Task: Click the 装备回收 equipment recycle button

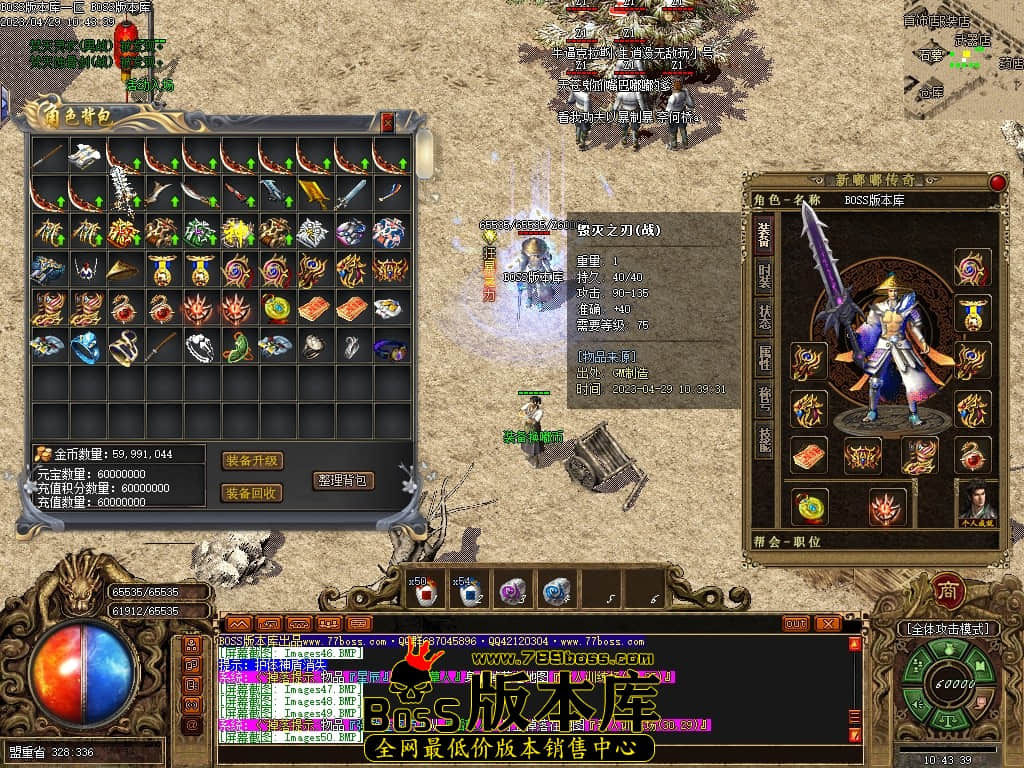Action: (x=252, y=493)
